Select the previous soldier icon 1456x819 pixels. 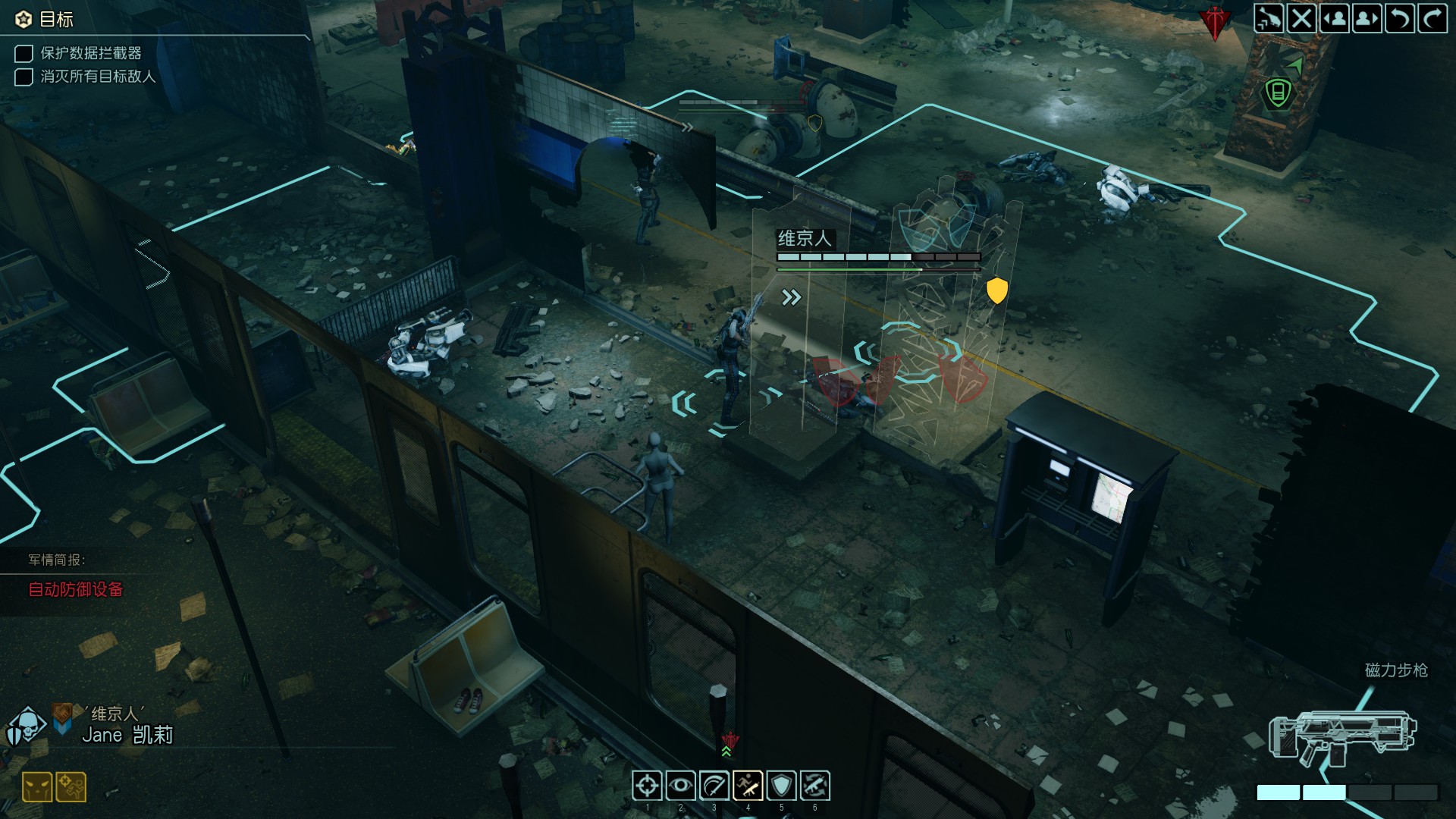1335,20
